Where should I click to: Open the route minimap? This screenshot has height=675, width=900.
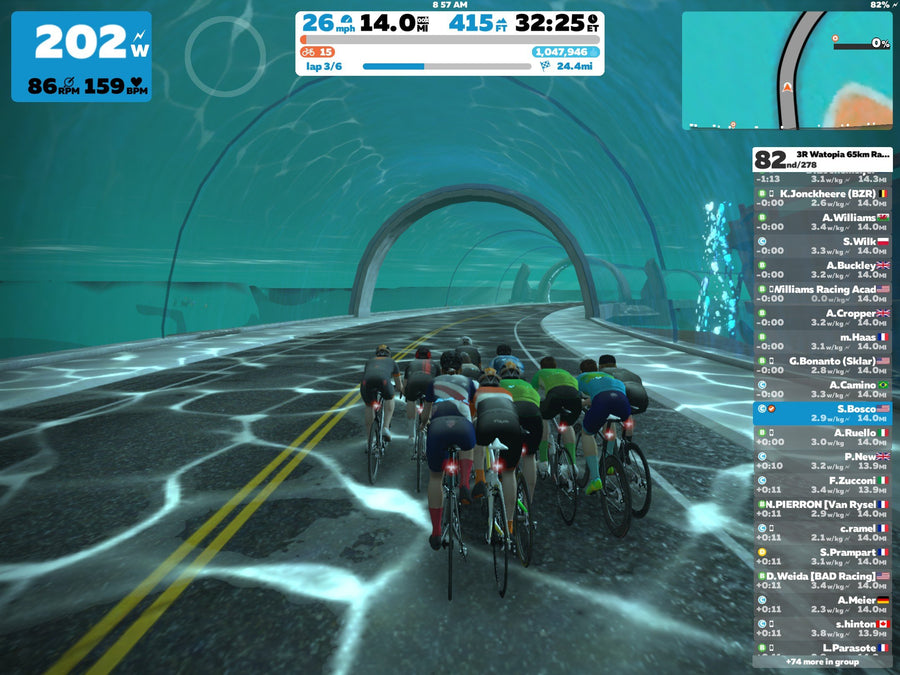[786, 71]
